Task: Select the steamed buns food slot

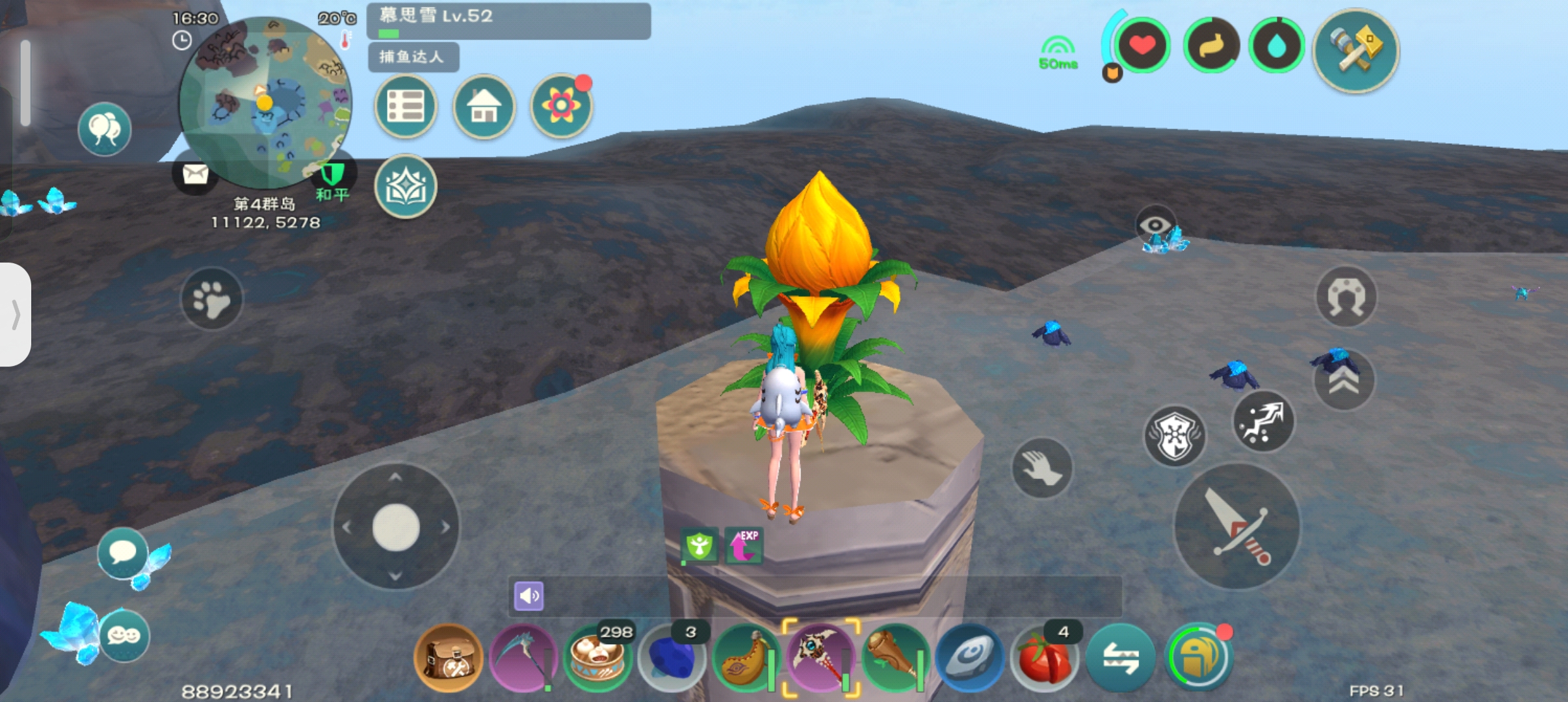Action: [597, 658]
